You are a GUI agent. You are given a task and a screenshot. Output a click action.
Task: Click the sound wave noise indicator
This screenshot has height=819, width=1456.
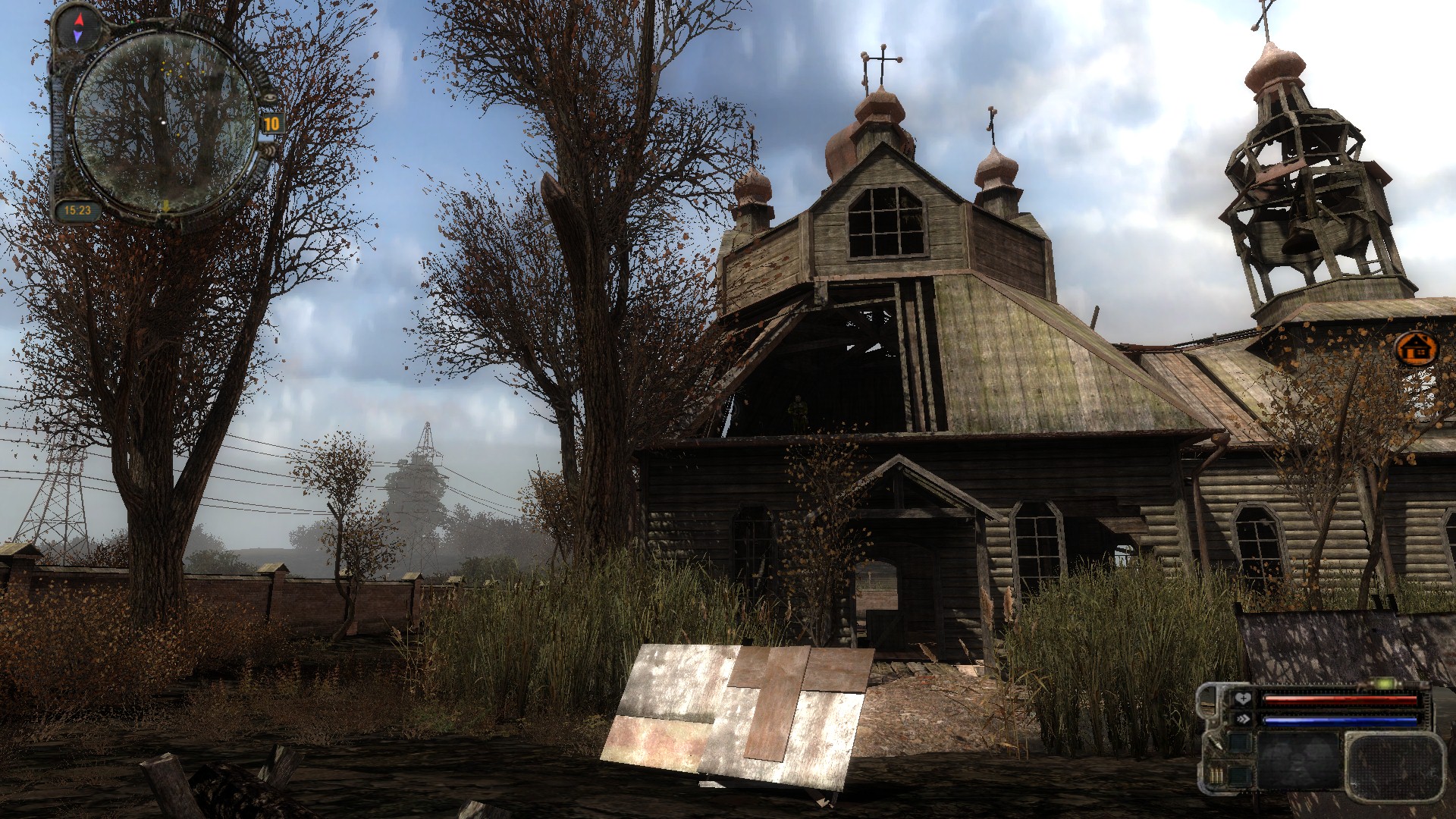point(271,152)
